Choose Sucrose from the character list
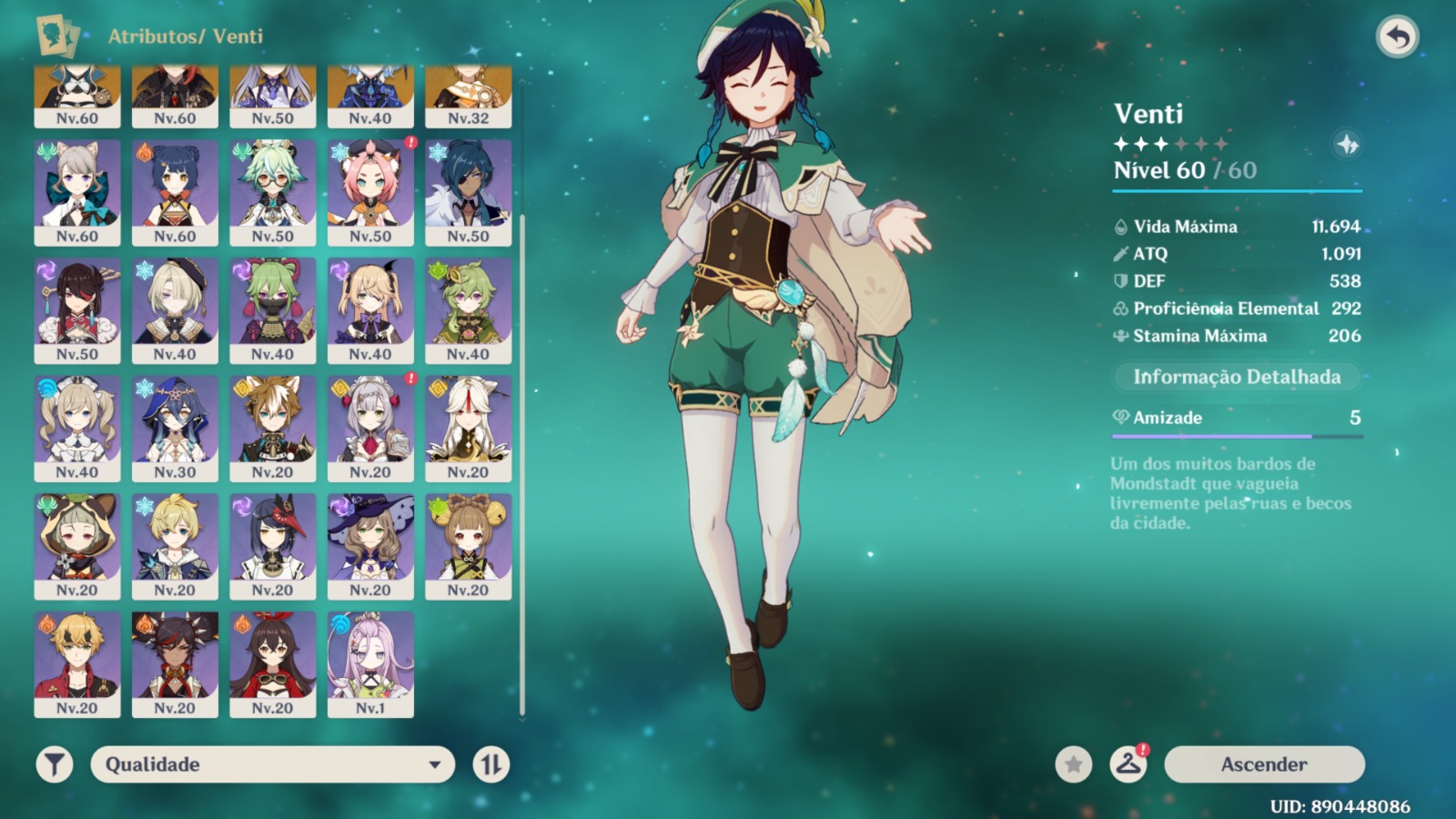This screenshot has width=1456, height=819. pyautogui.click(x=272, y=192)
